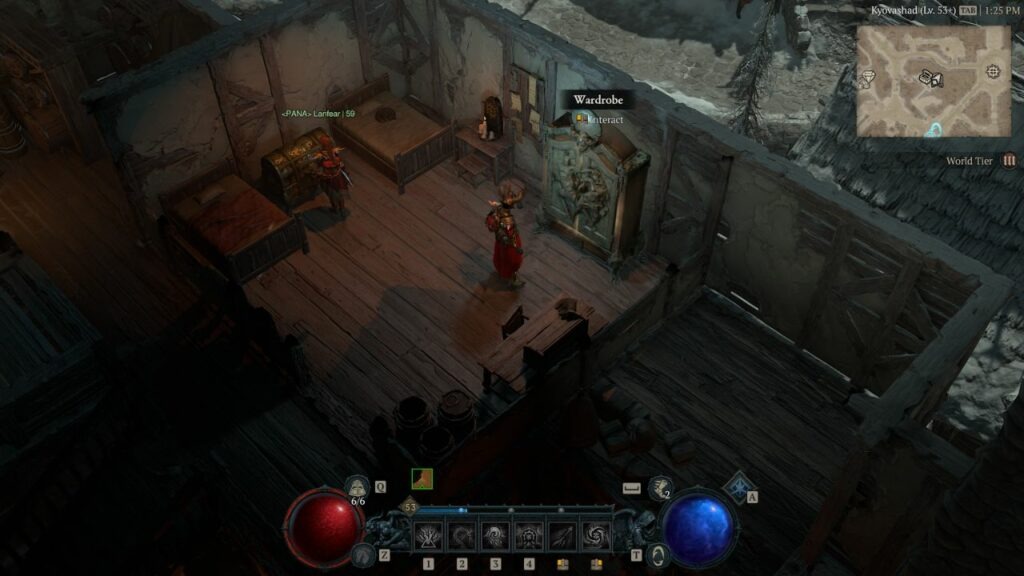
Task: Click the level 53 badge on experience bar
Action: pyautogui.click(x=409, y=508)
